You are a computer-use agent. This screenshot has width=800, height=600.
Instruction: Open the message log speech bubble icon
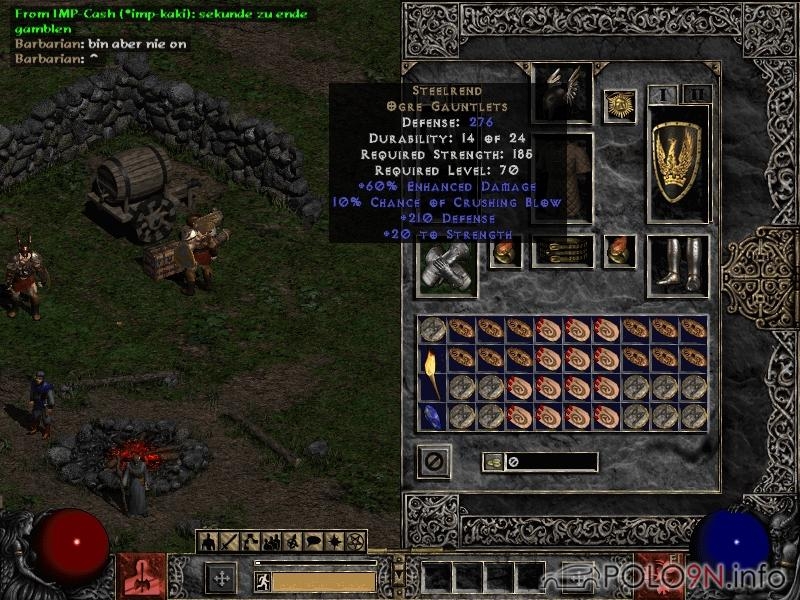(x=310, y=541)
